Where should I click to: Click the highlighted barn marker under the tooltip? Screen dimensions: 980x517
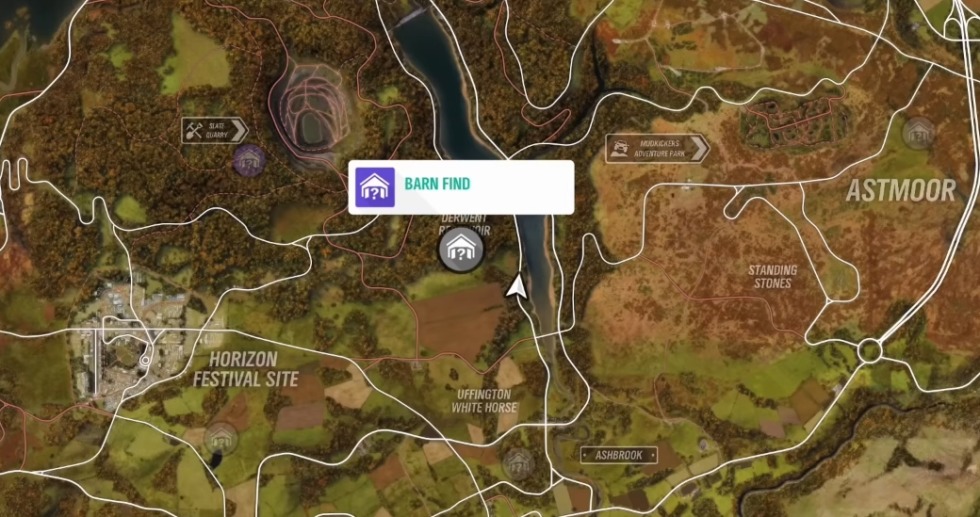point(460,249)
